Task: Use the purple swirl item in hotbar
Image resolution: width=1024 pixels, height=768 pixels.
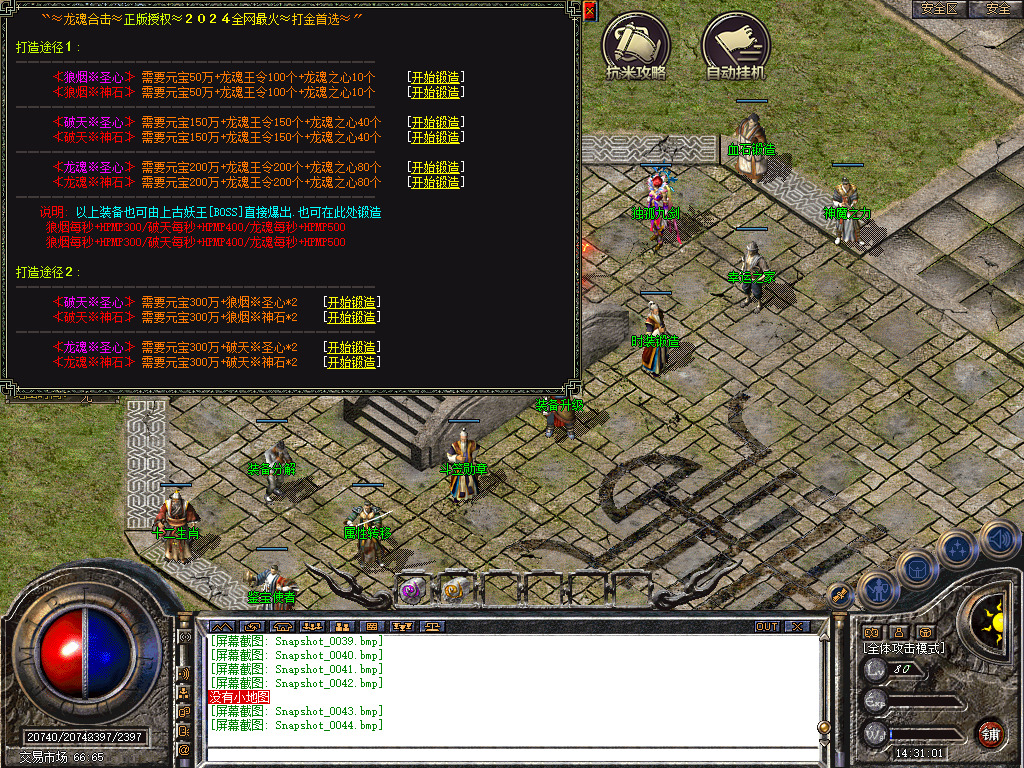Action: tap(411, 590)
